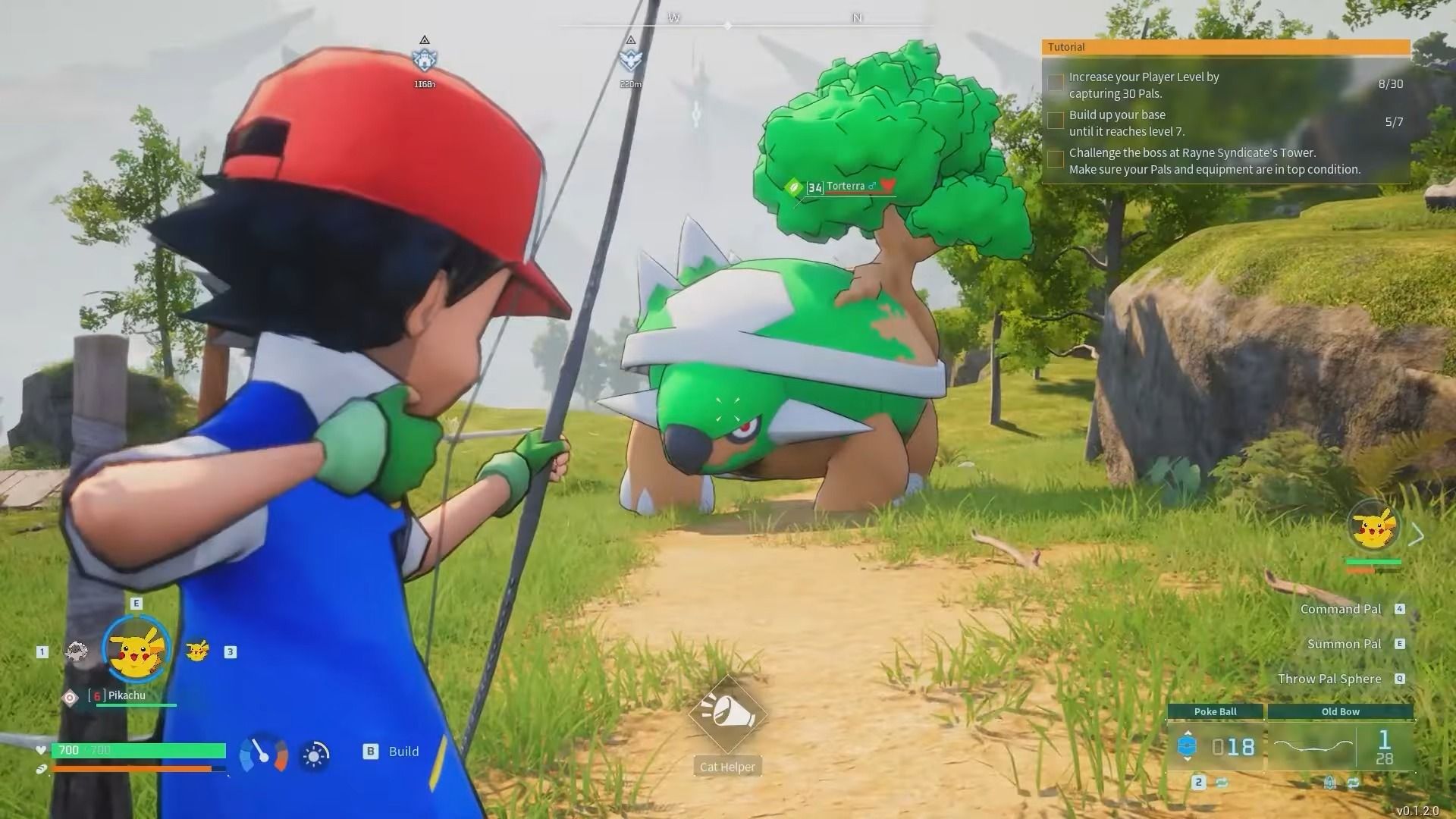Select the blue Poke Ball sphere icon

click(x=1187, y=747)
